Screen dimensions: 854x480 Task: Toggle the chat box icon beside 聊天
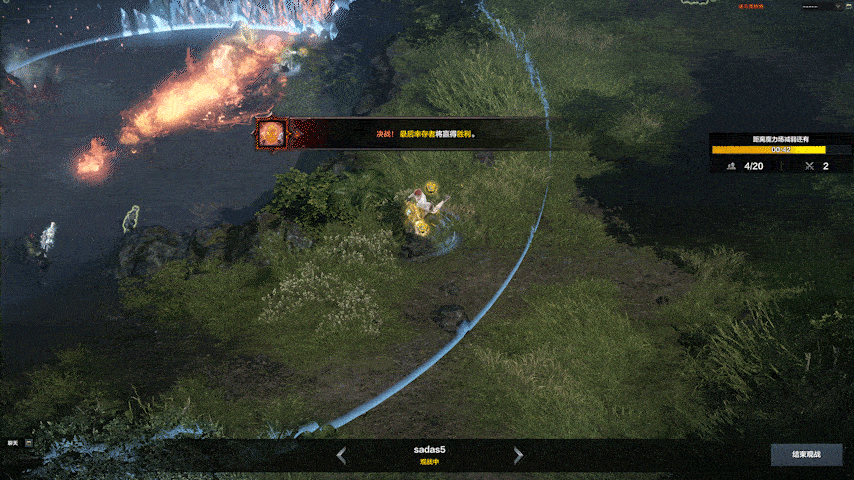(28, 442)
